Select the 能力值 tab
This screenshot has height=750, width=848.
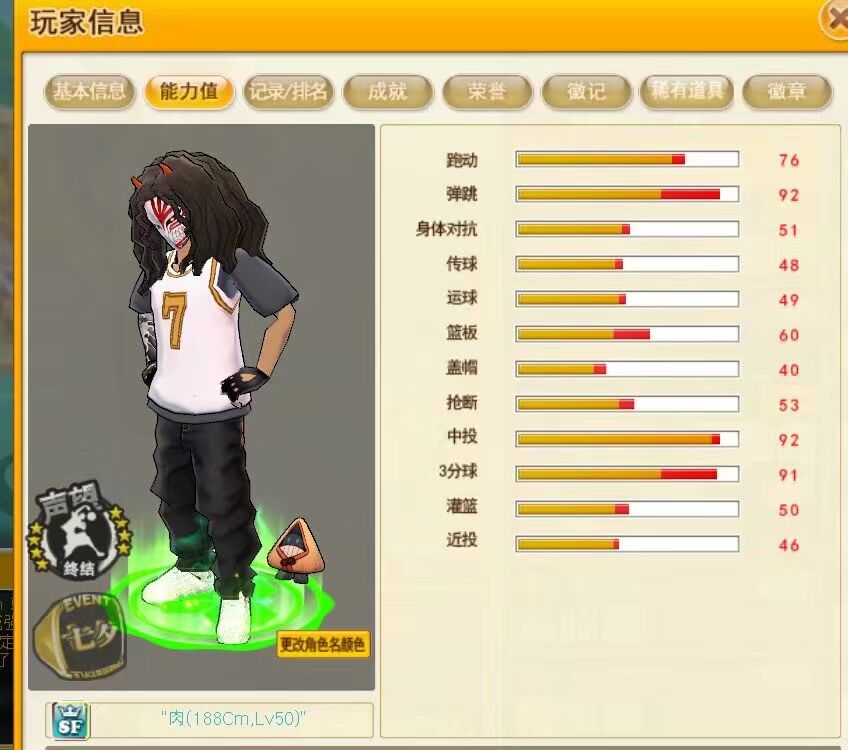pyautogui.click(x=188, y=92)
